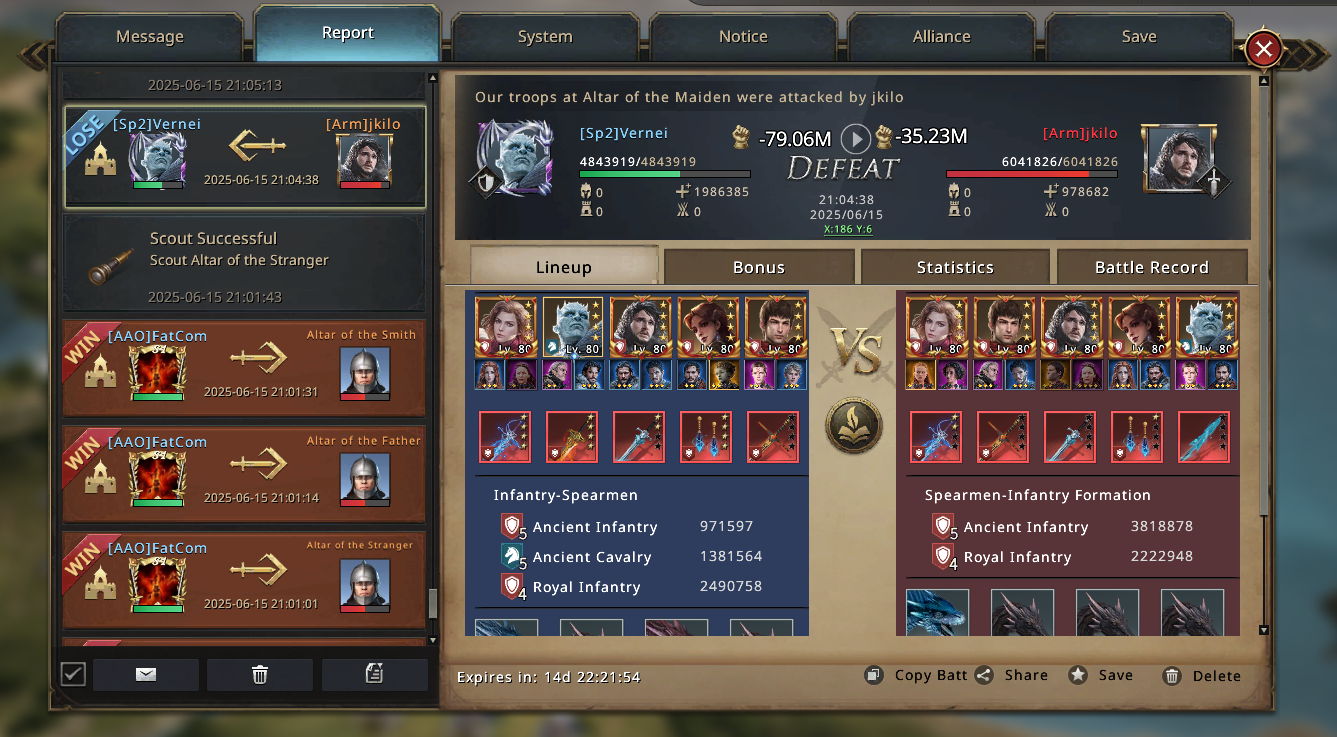Select the Altar of the Smith win report
This screenshot has height=737, width=1337.
(x=244, y=367)
